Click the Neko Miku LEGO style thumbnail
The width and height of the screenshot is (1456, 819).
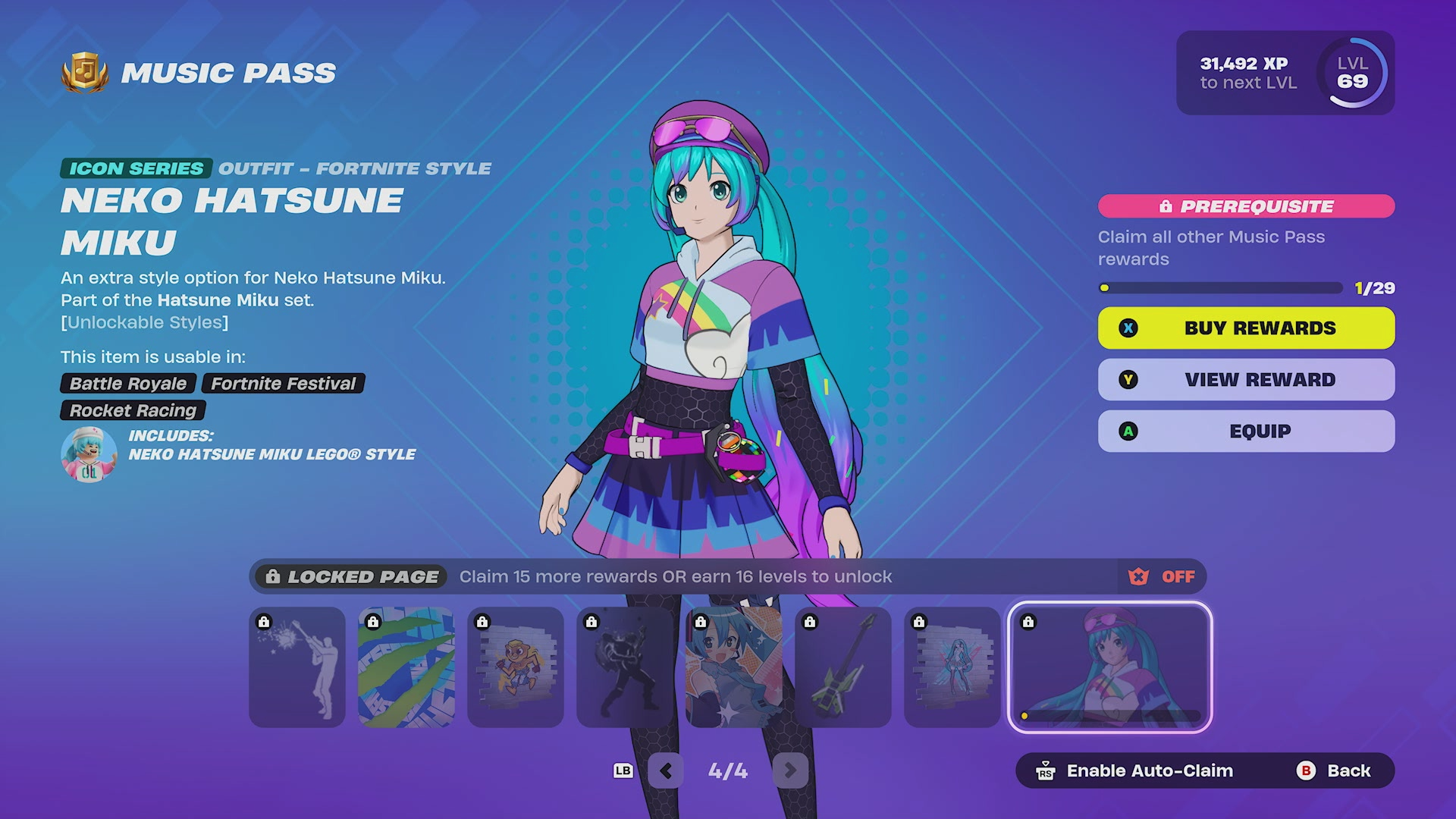pyautogui.click(x=89, y=453)
